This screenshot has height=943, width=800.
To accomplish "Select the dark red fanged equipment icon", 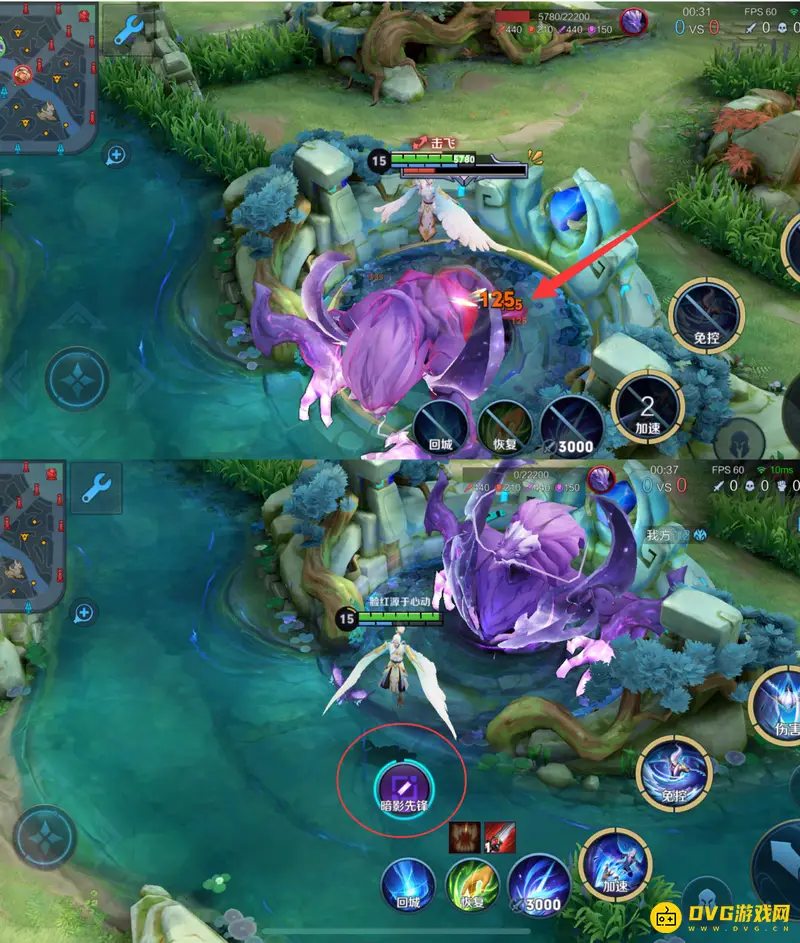I will (466, 837).
